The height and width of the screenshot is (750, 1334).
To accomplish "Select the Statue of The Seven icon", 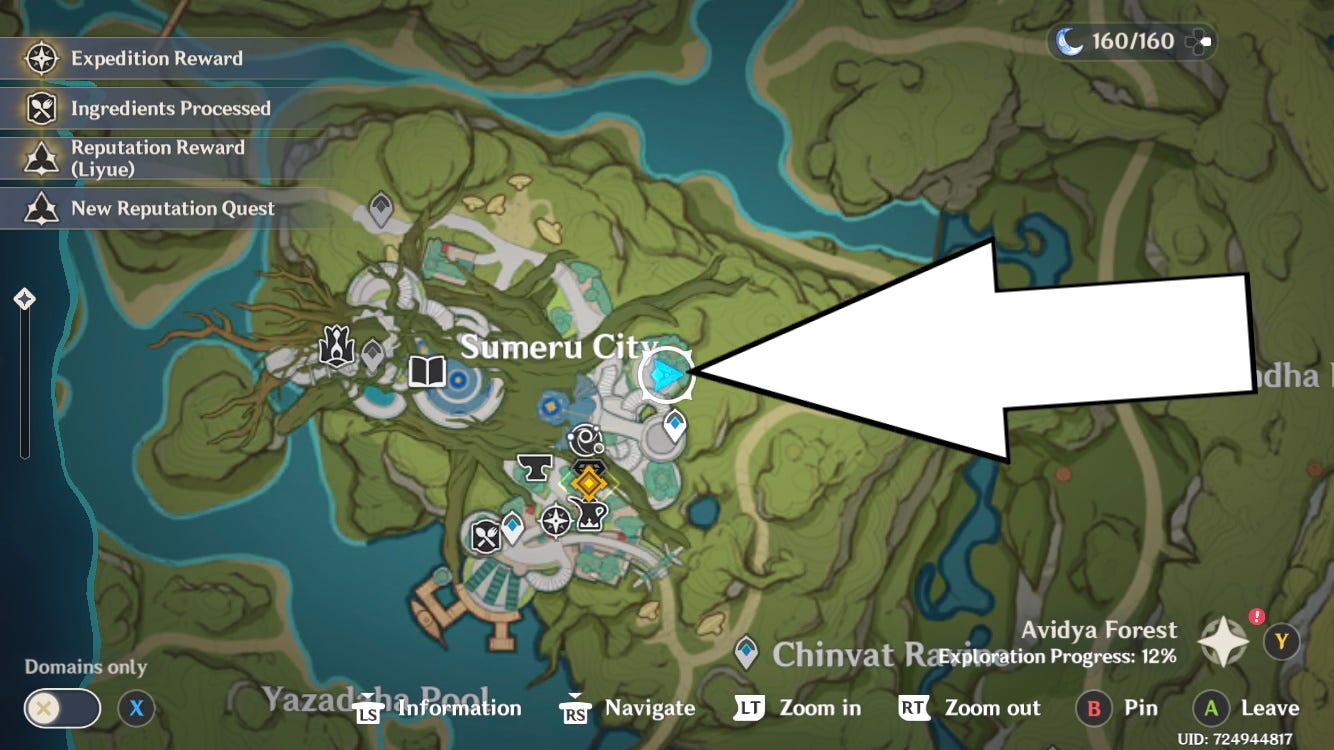I will [338, 345].
